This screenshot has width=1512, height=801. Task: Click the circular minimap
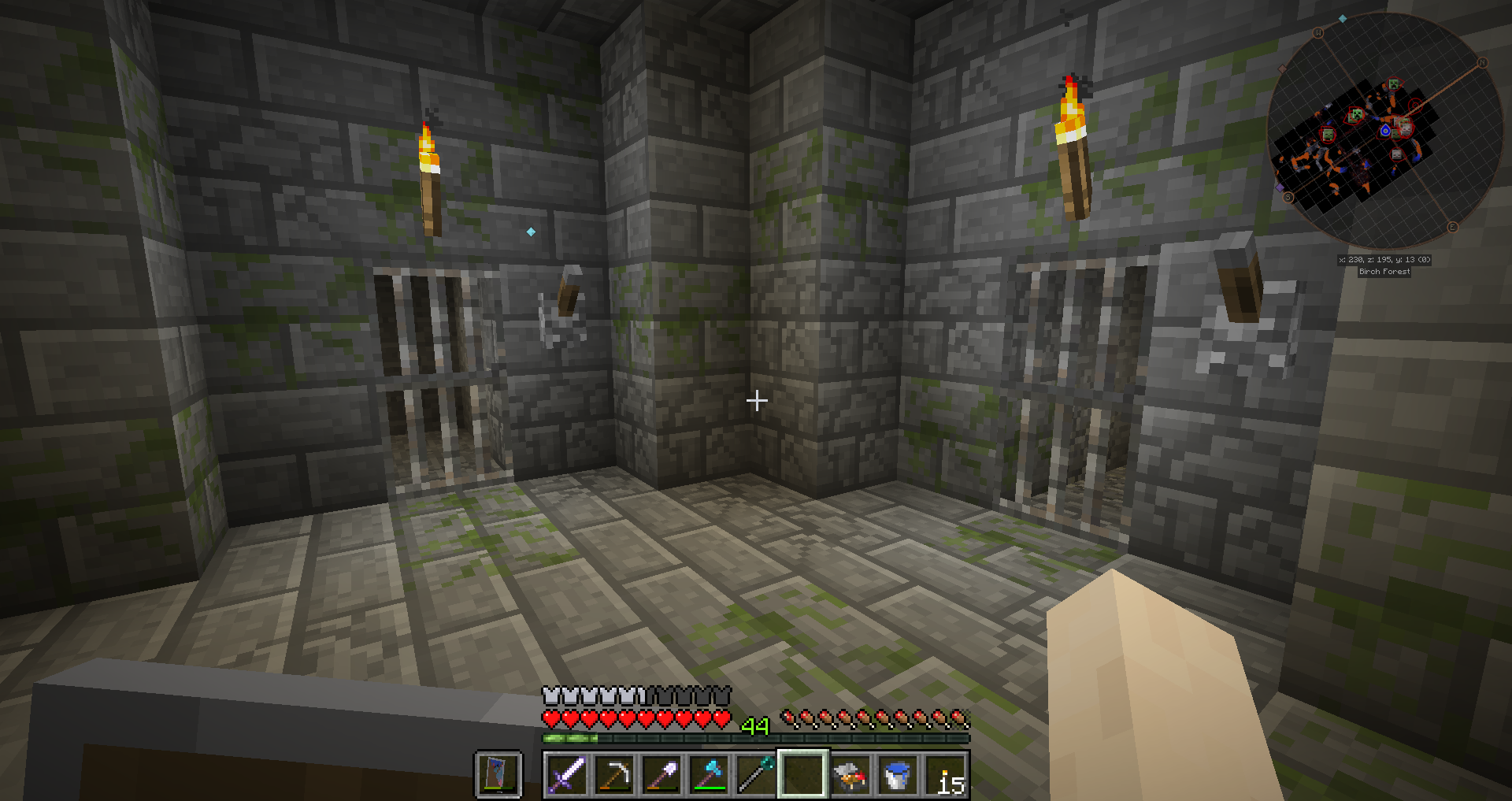pos(1384,131)
